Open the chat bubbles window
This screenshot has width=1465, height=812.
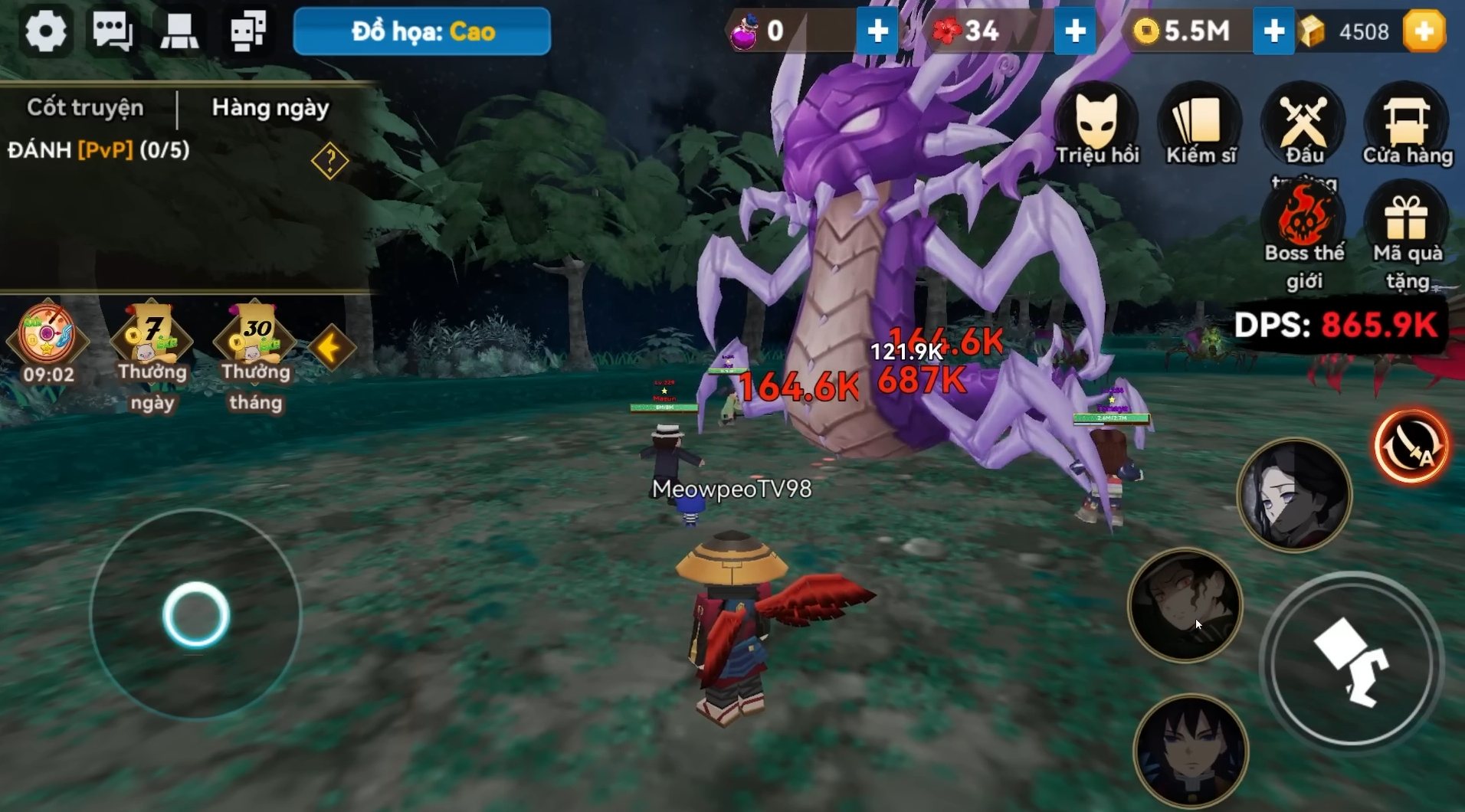pyautogui.click(x=112, y=31)
